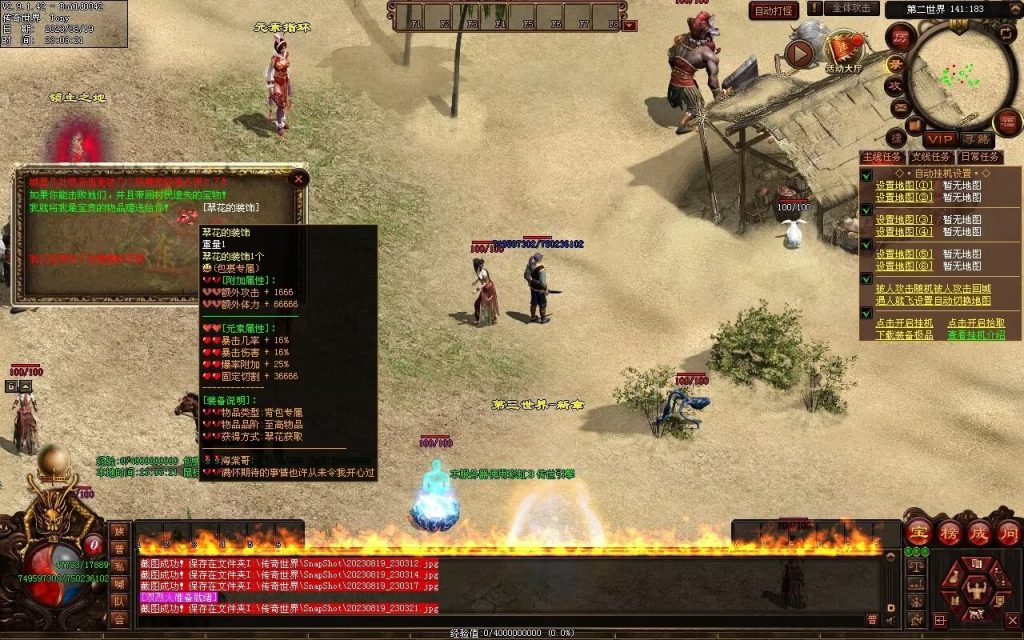Click the 点击开启挂机 link

point(904,323)
